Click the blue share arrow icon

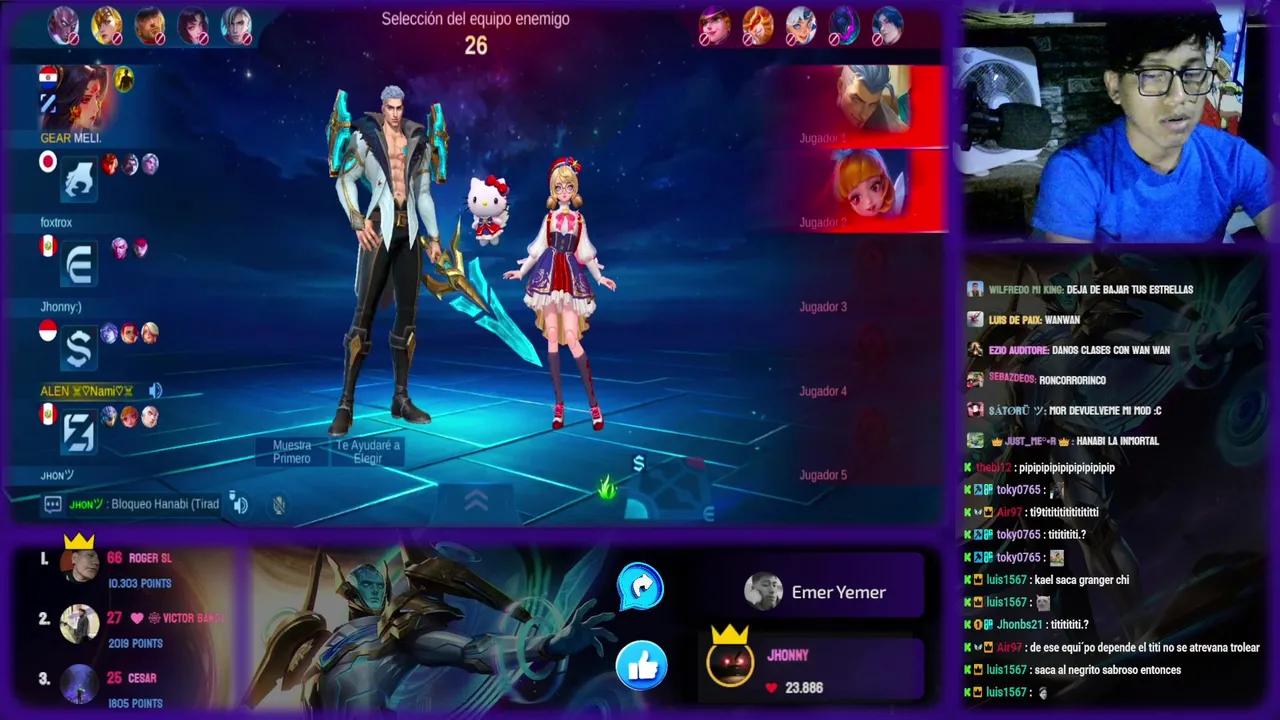click(640, 589)
